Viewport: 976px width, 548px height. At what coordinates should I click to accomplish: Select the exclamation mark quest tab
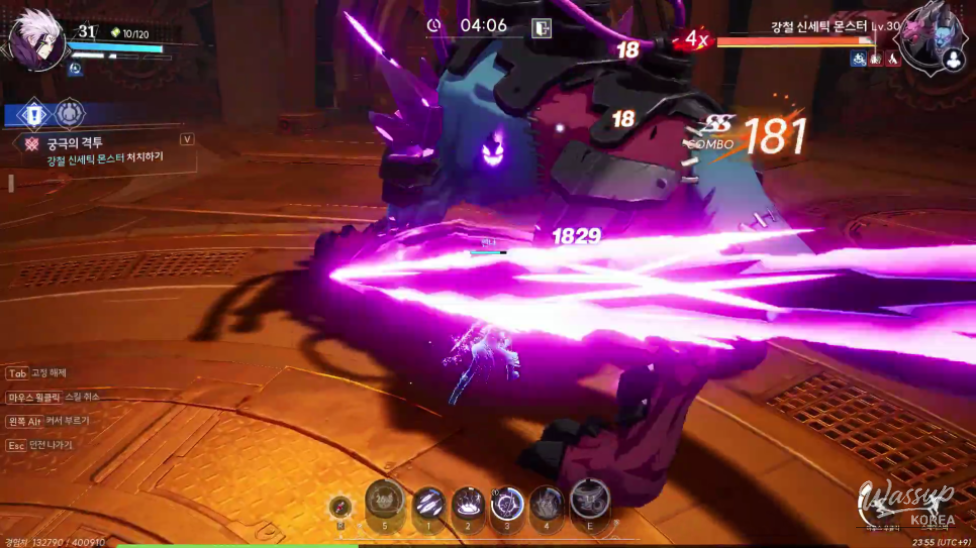tap(33, 113)
